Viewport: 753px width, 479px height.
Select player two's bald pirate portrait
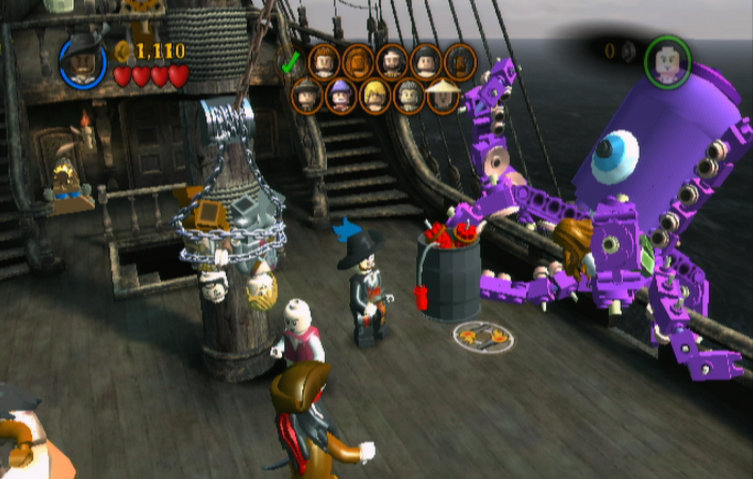667,60
